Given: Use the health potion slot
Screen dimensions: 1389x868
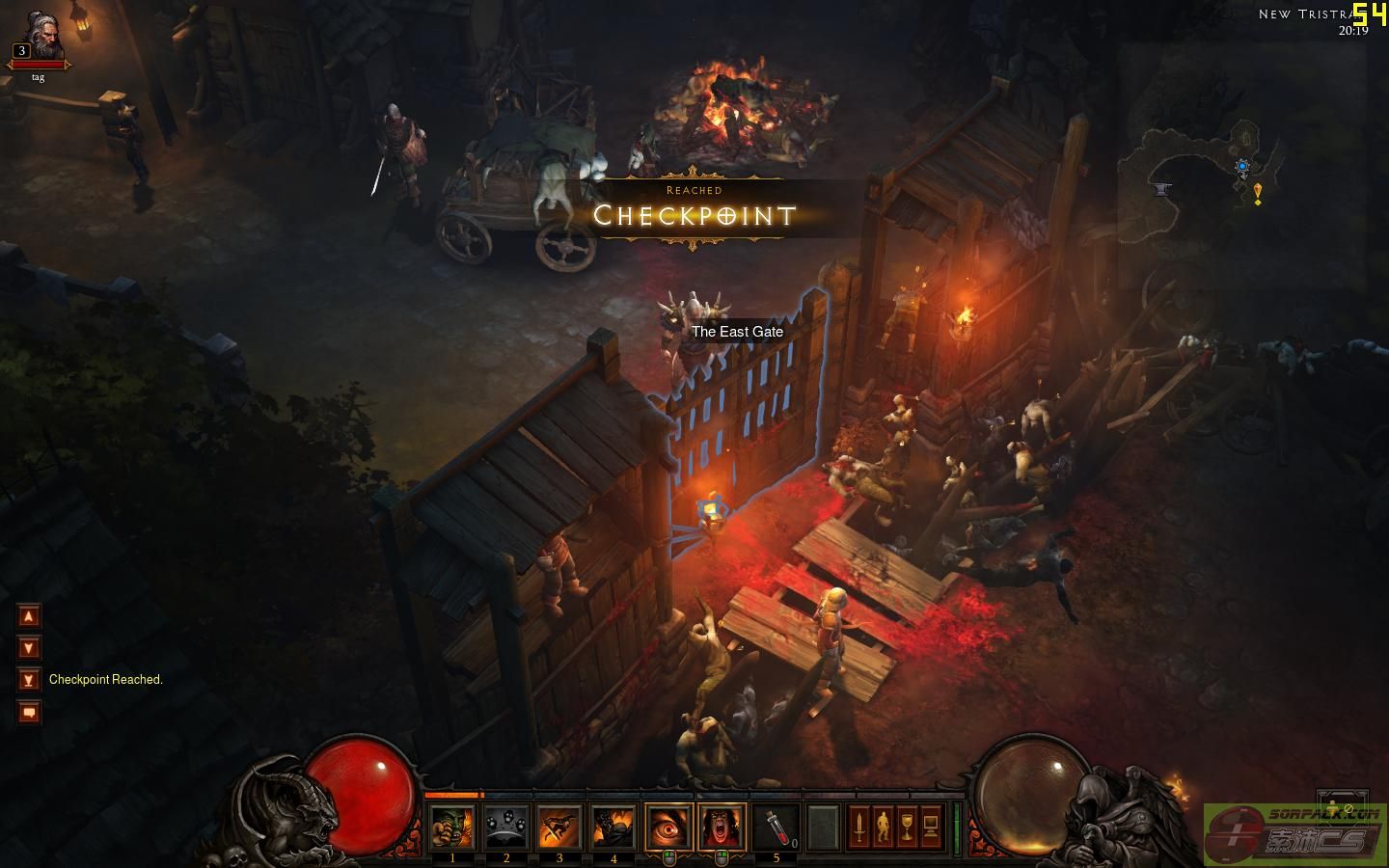Looking at the screenshot, I should tap(776, 827).
